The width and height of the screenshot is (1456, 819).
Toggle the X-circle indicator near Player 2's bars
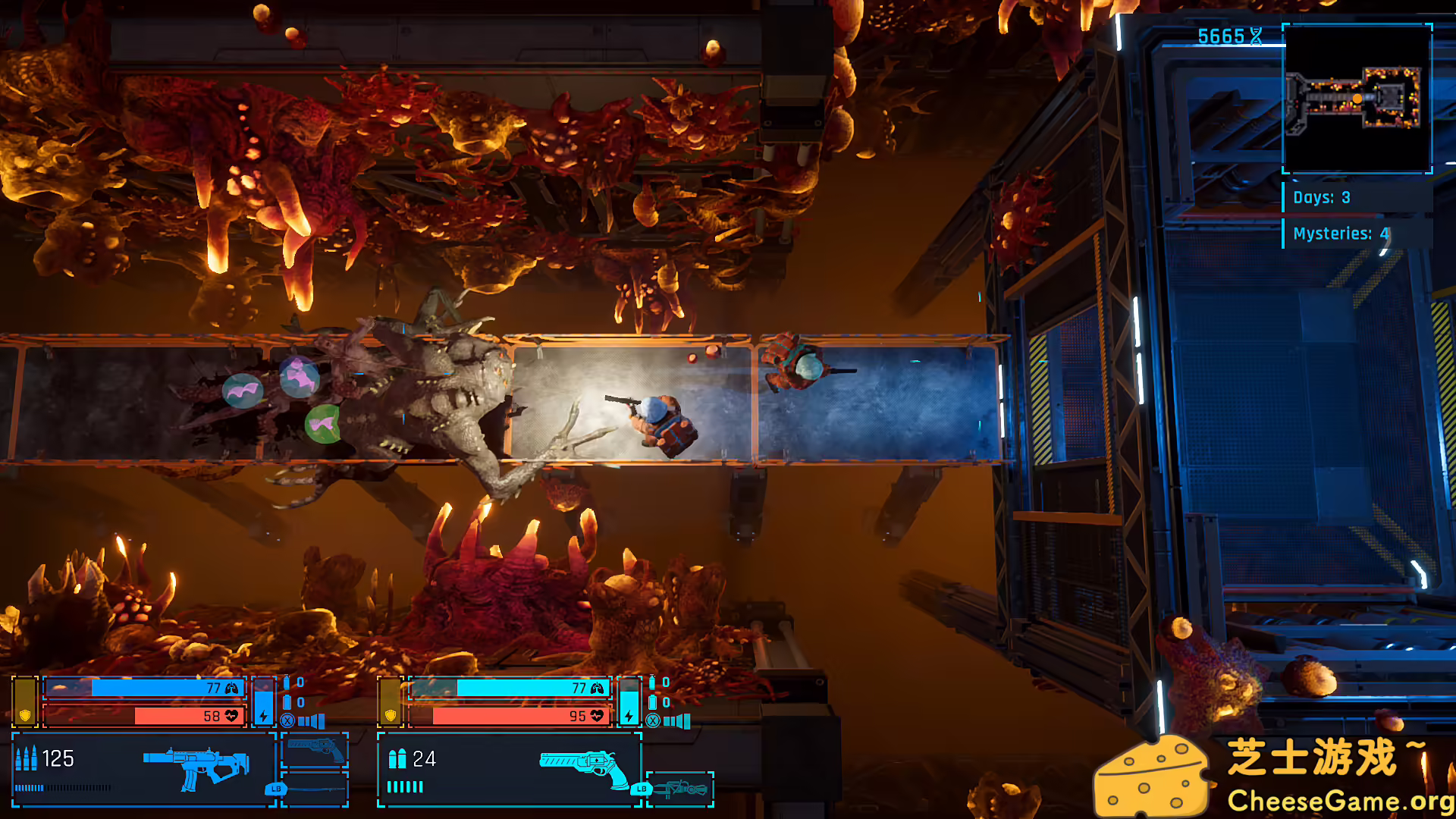pyautogui.click(x=652, y=720)
